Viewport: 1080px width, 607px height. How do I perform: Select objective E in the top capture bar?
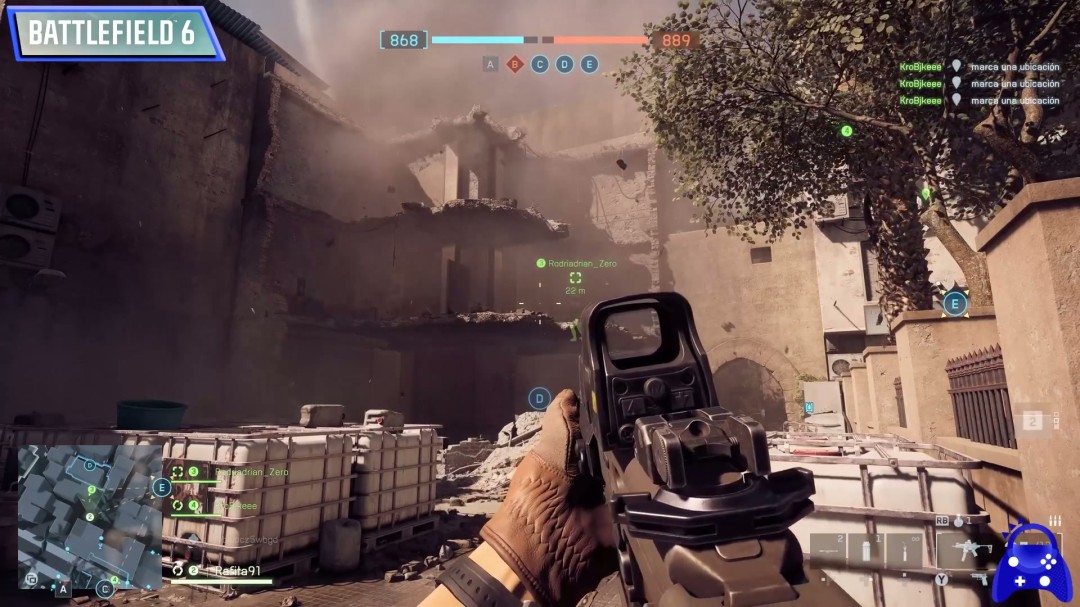point(590,64)
